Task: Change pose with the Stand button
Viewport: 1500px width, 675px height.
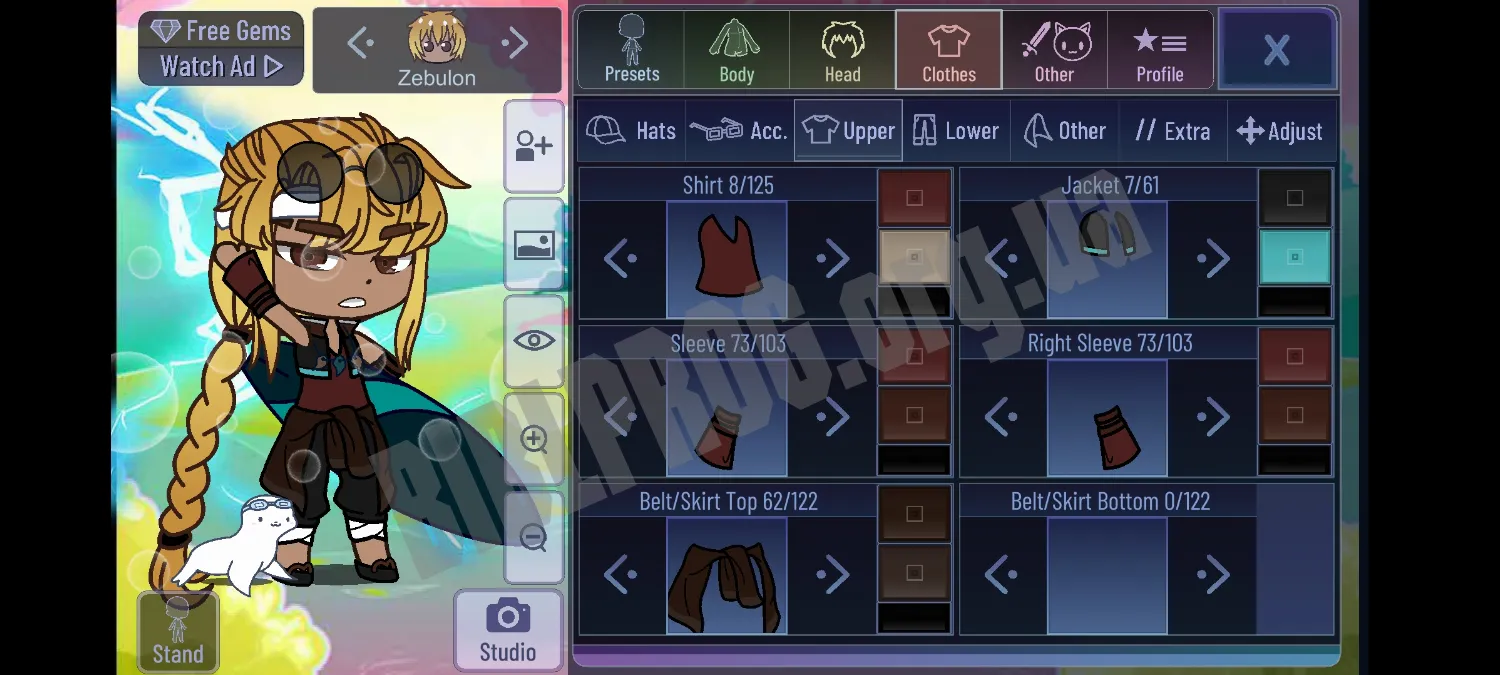Action: (x=178, y=632)
